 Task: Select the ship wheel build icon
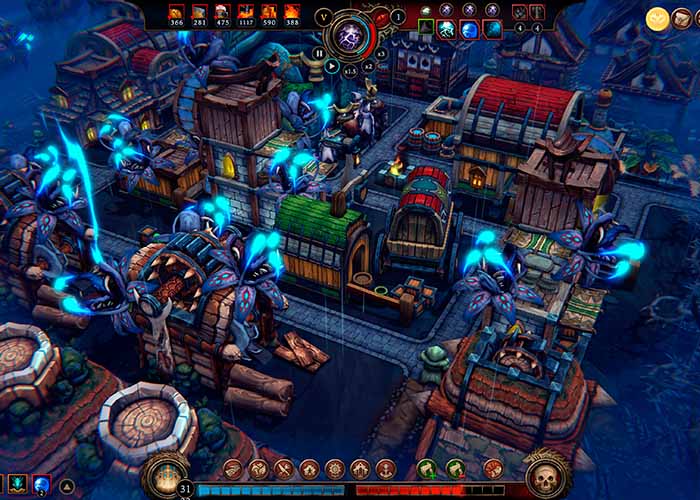(x=334, y=468)
